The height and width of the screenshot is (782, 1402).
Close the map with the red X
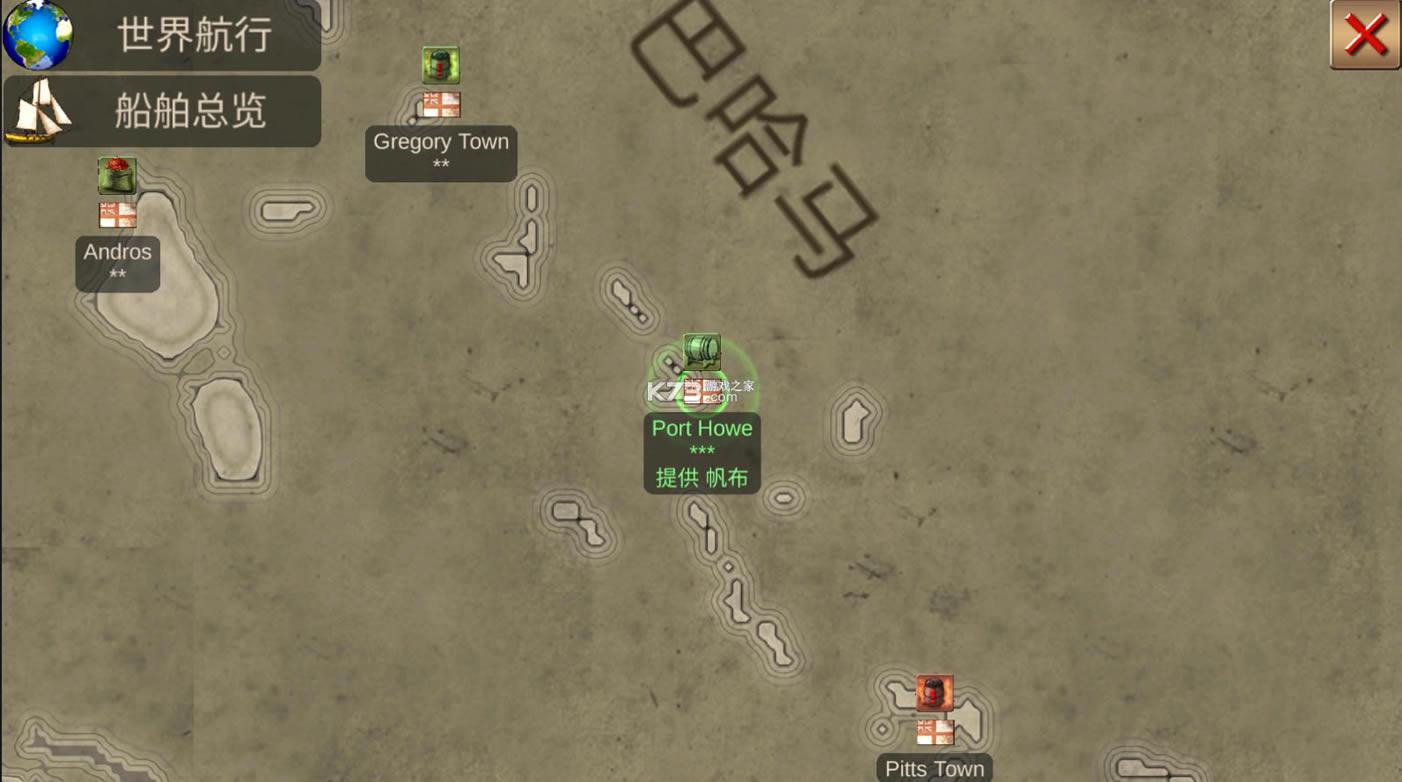point(1363,35)
